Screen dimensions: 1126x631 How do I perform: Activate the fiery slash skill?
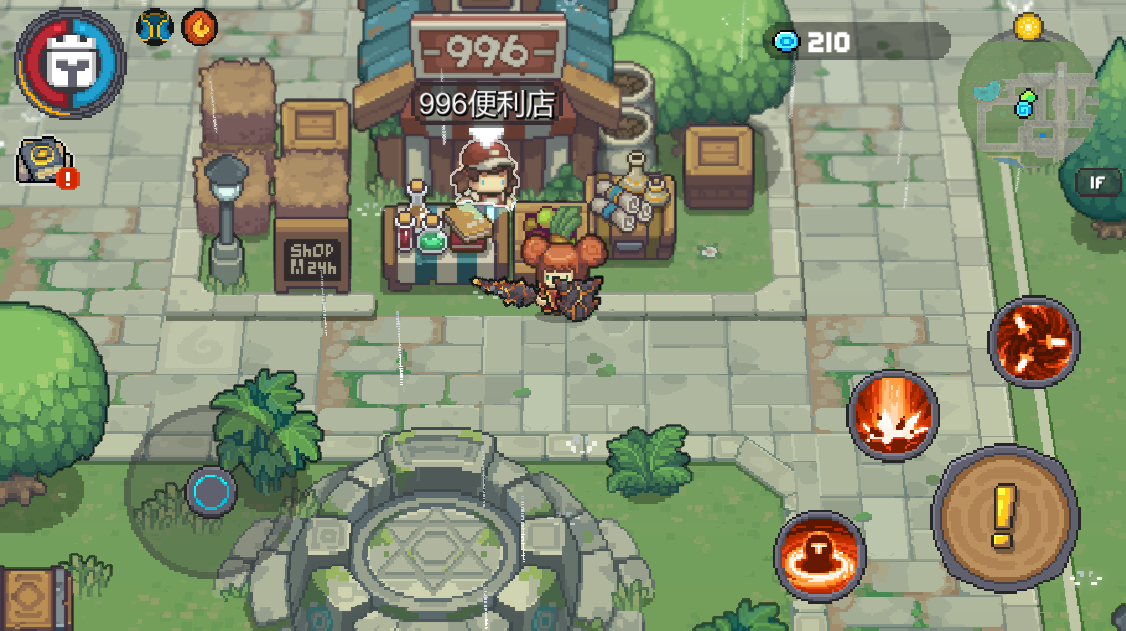(1034, 340)
